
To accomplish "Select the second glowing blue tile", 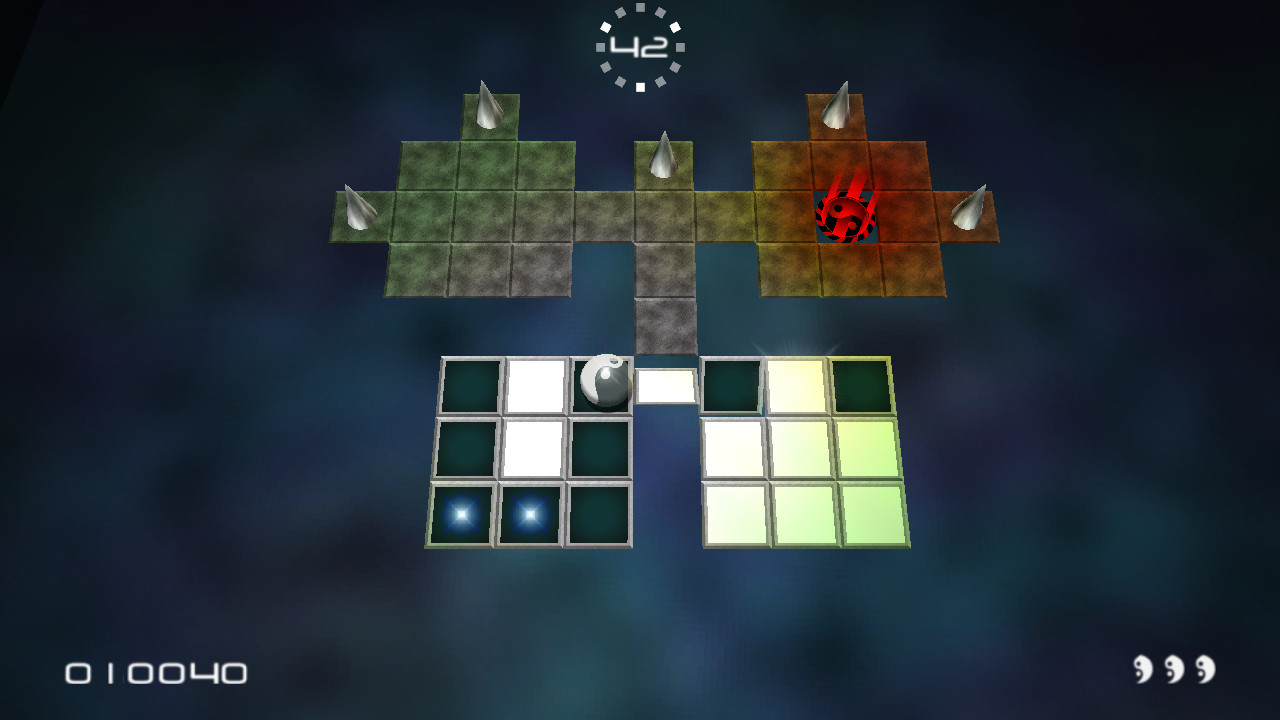I will [528, 513].
